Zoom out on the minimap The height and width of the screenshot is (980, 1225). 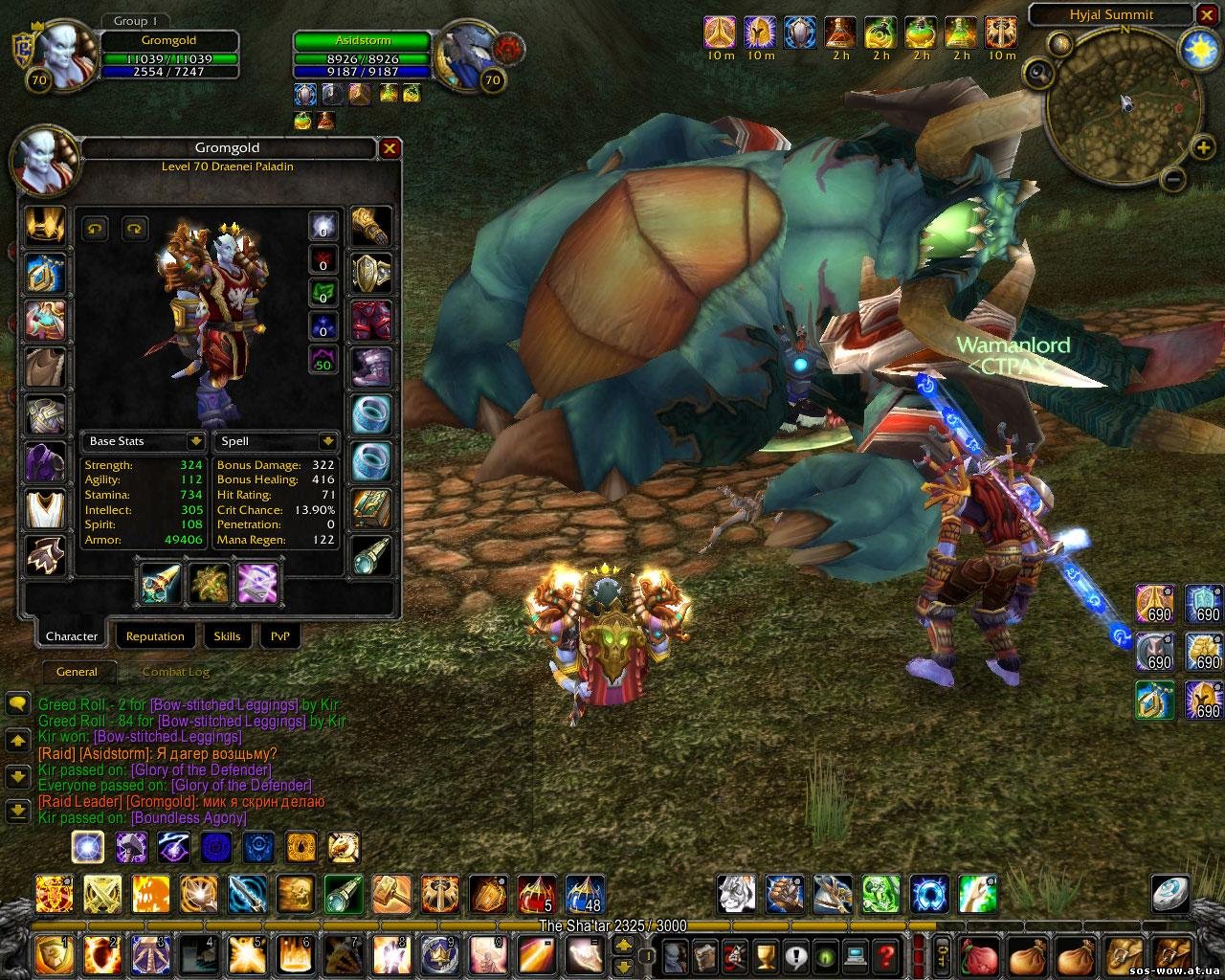[1173, 179]
